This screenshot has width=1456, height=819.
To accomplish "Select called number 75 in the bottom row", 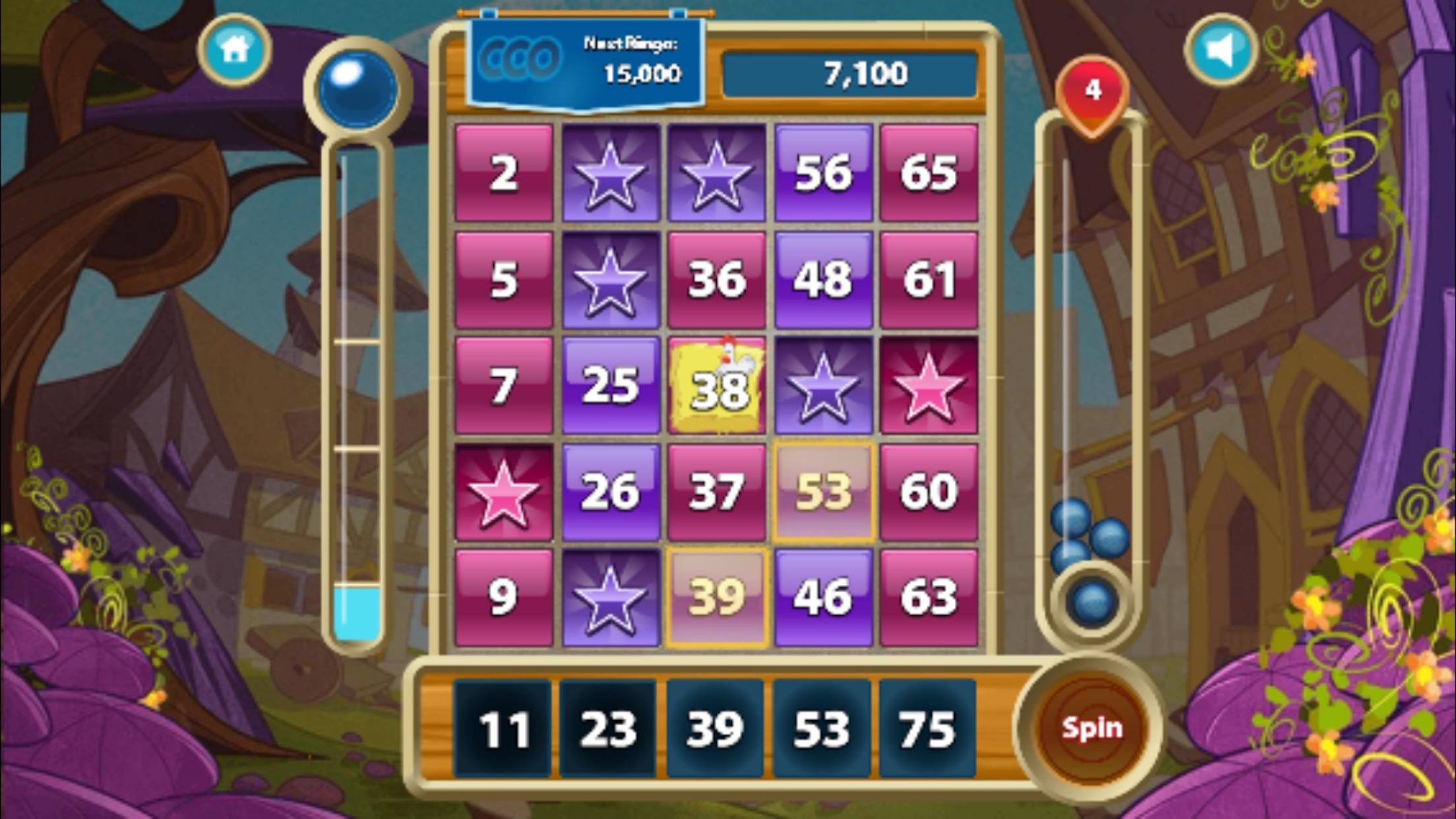I will (926, 729).
